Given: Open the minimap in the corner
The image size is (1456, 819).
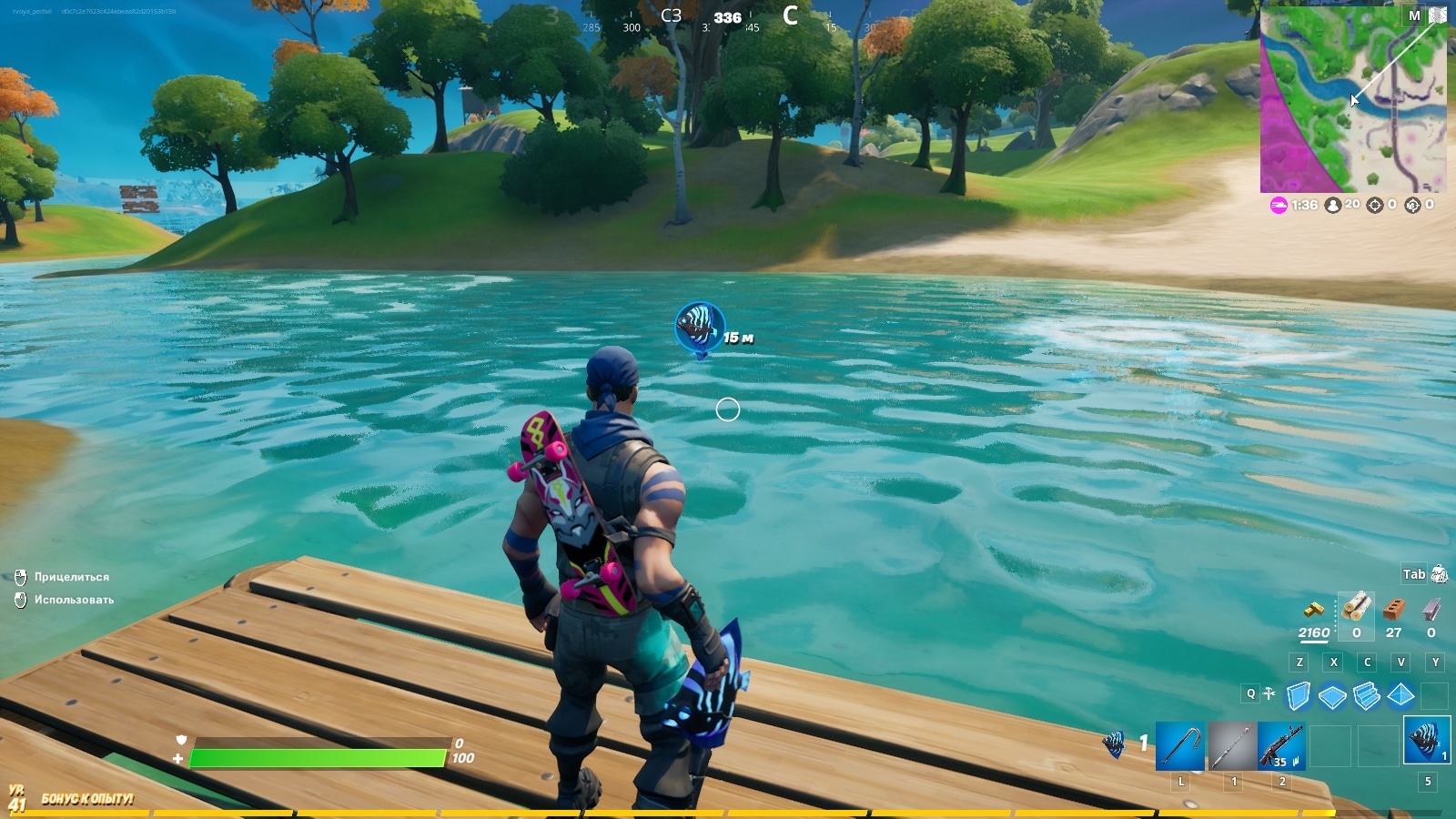Looking at the screenshot, I should (1352, 100).
